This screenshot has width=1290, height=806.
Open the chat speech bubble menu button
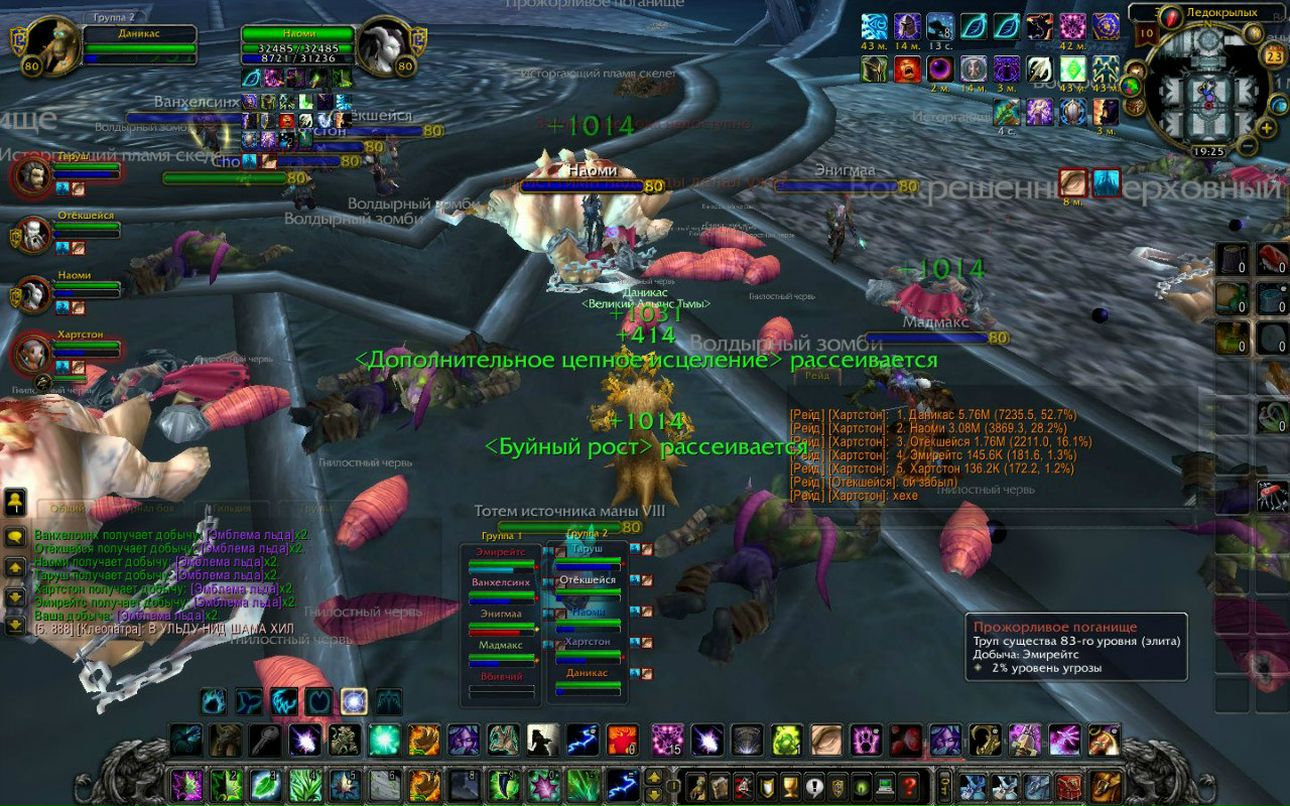pos(15,536)
